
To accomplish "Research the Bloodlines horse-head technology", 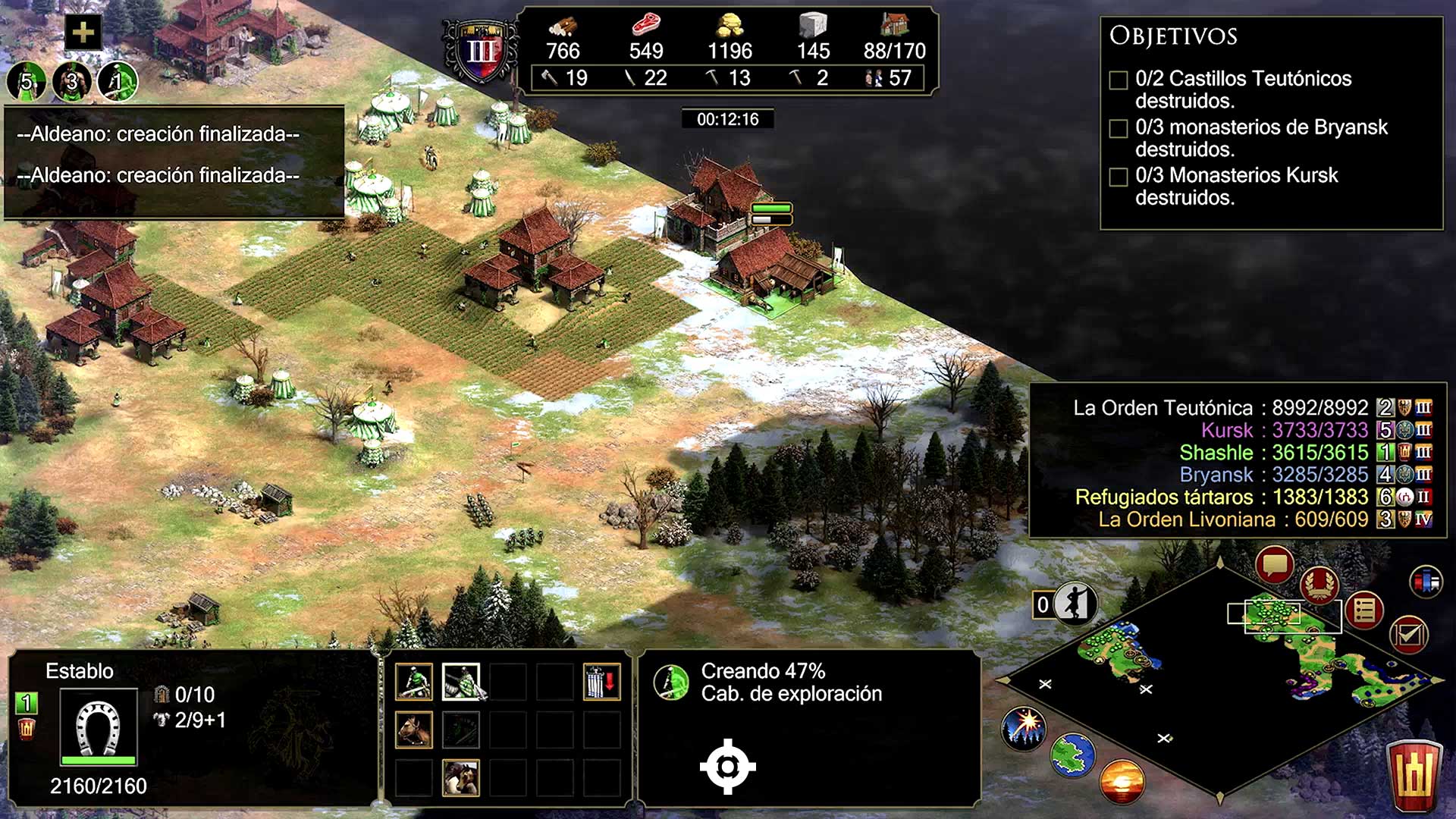I will tap(414, 730).
